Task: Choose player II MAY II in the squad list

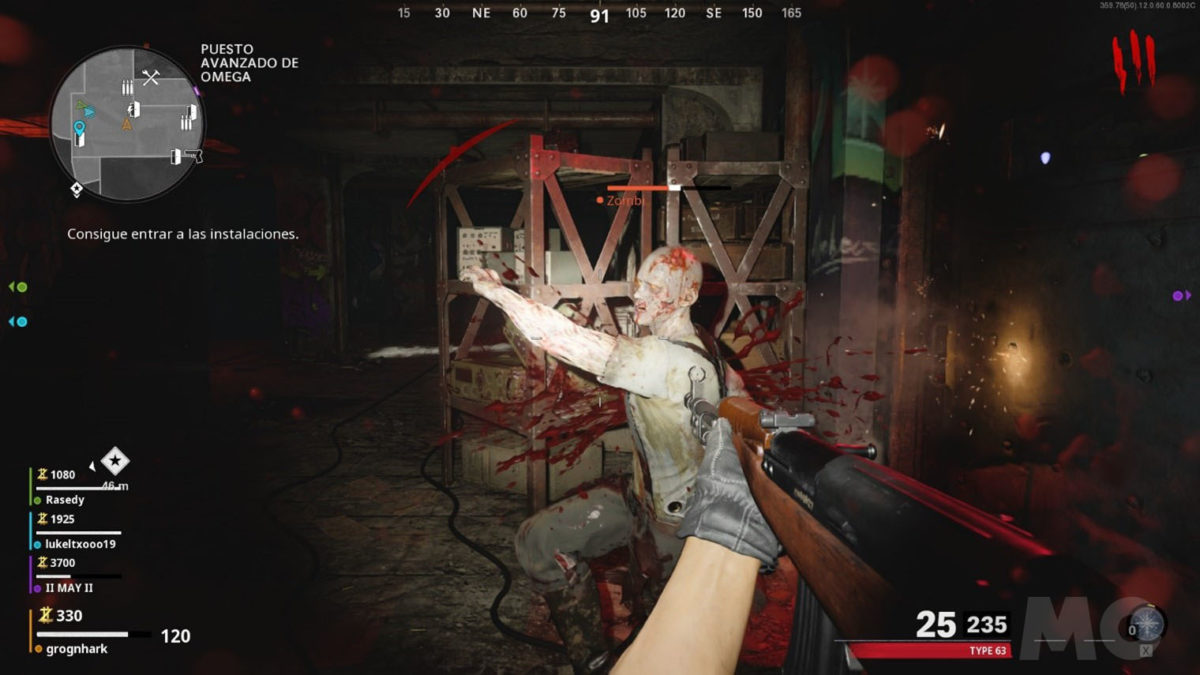Action: pyautogui.click(x=70, y=588)
